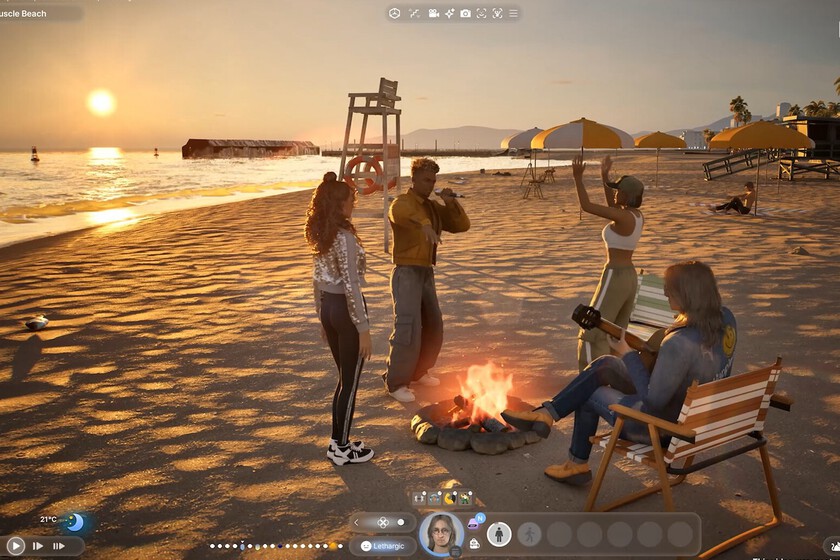Open the Lethargic mood status
The image size is (840, 560).
tap(383, 546)
